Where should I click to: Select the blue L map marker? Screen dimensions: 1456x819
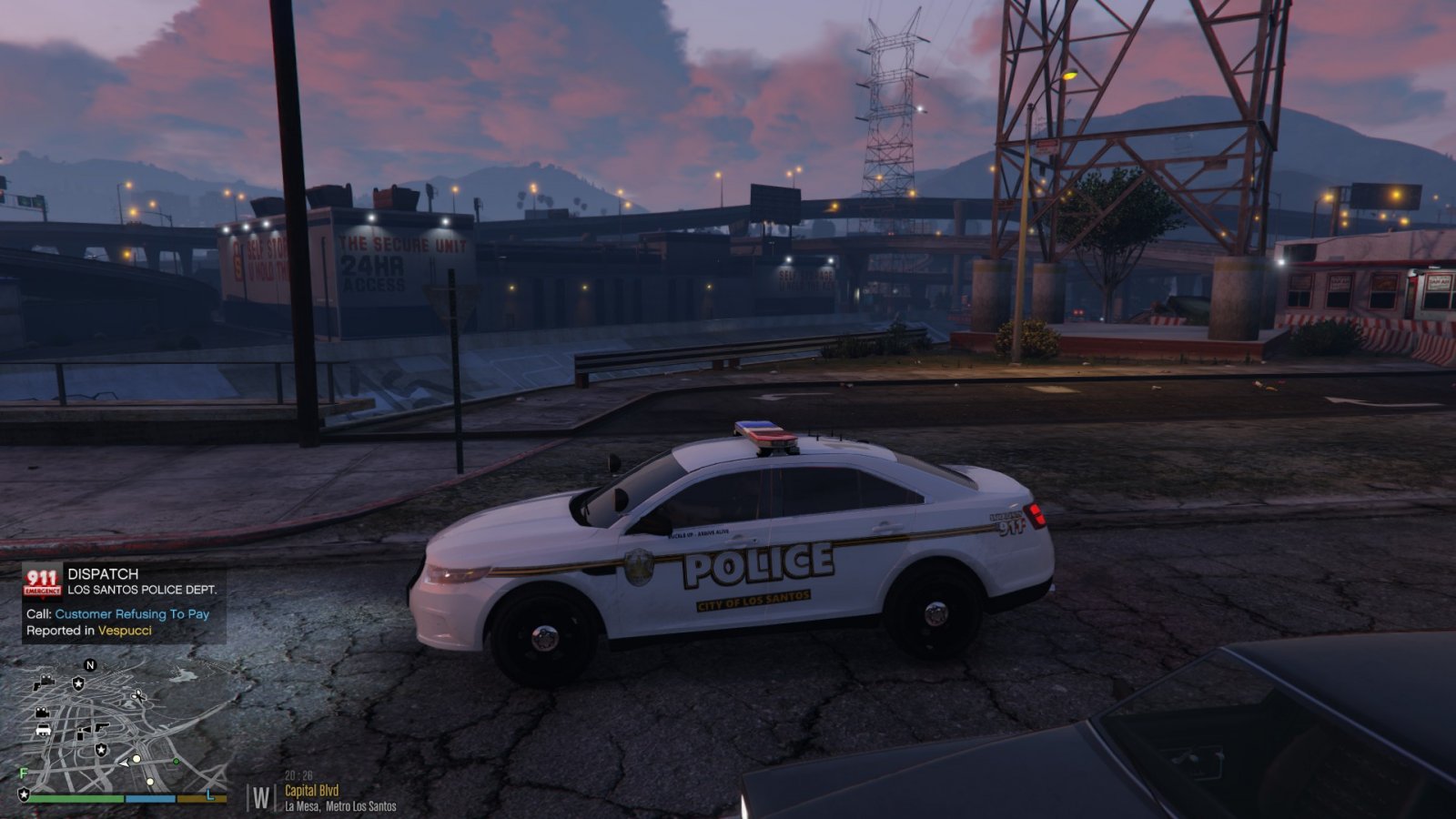(x=210, y=794)
